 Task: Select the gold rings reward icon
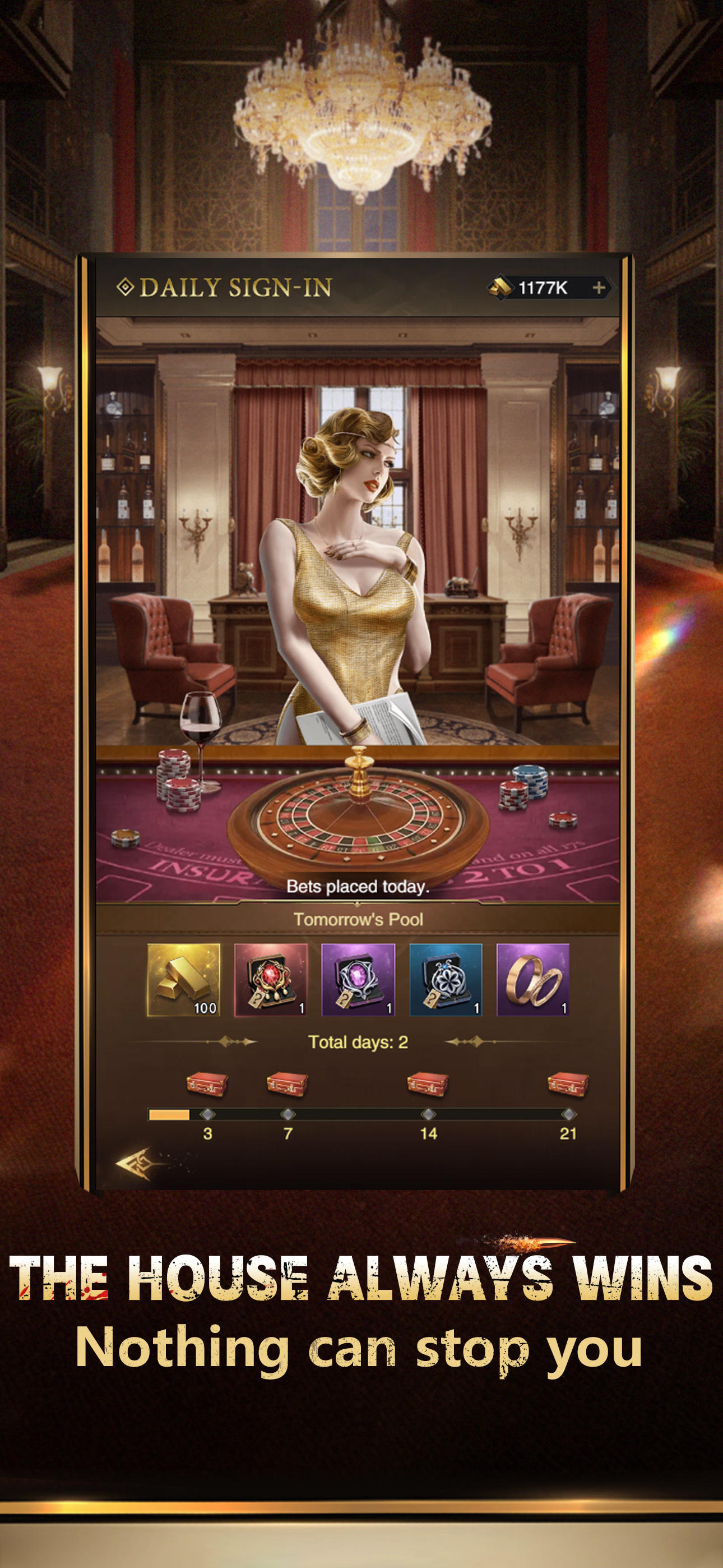pos(535,980)
